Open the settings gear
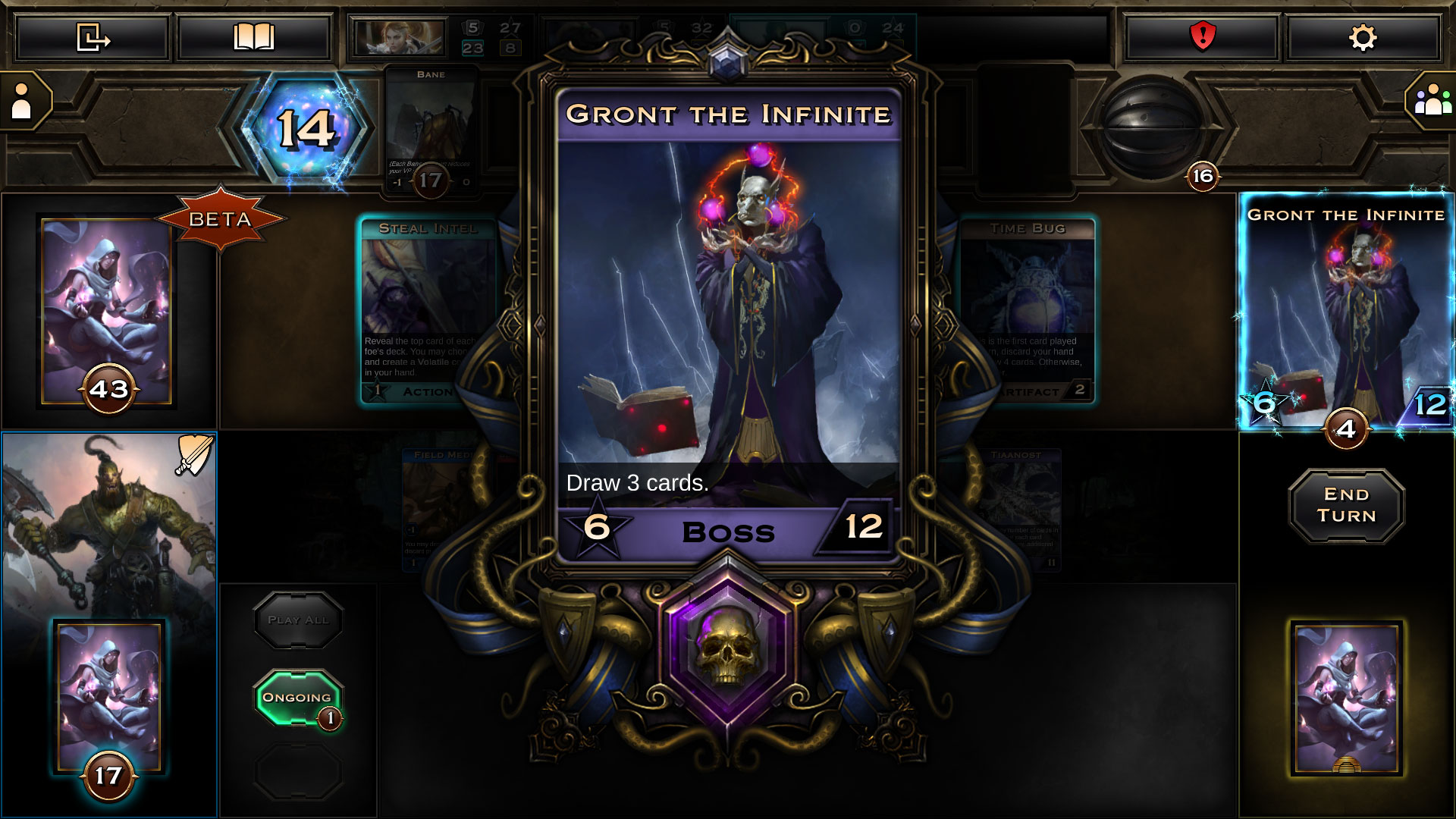Screen dimensions: 1456x819 pos(1361,37)
